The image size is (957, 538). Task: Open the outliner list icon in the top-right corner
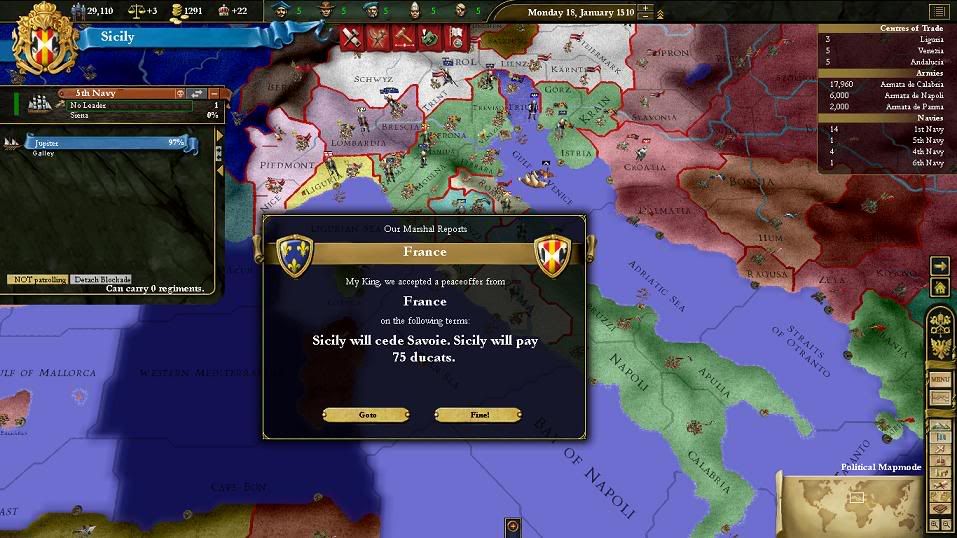tap(938, 11)
